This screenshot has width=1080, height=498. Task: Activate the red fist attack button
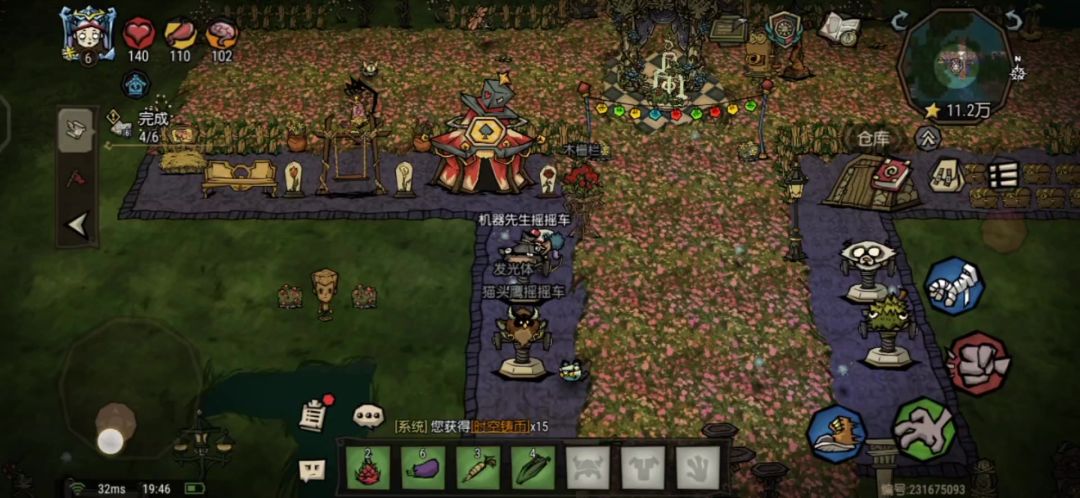[977, 363]
